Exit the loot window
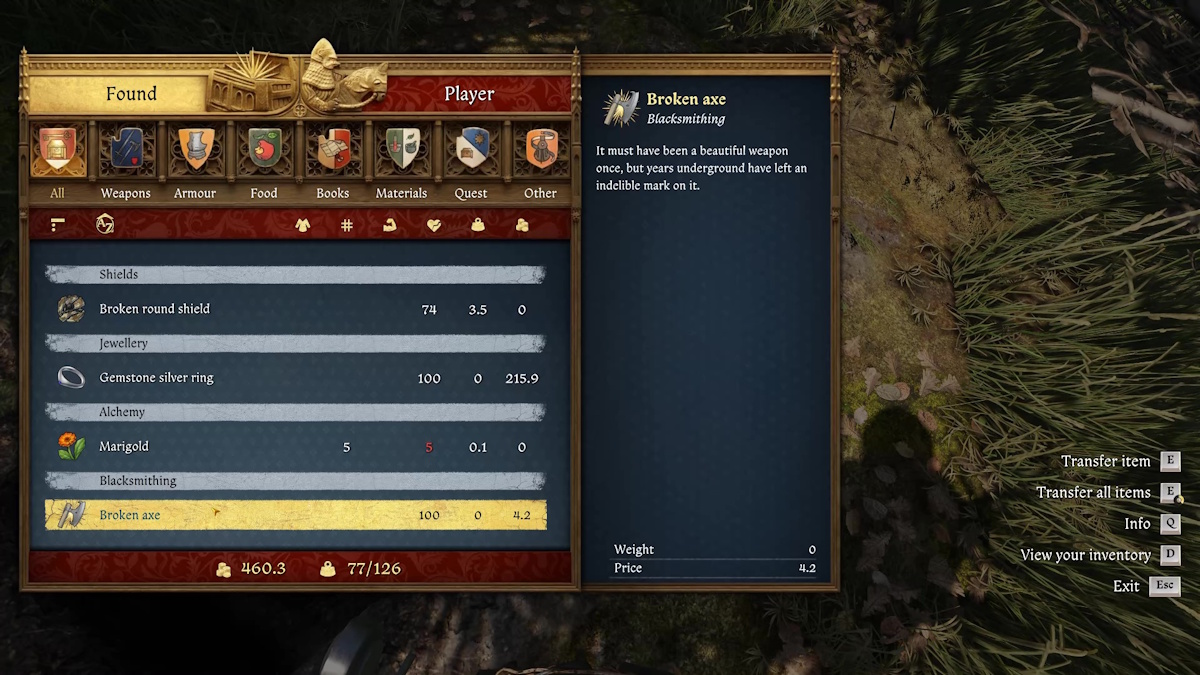 (1126, 586)
